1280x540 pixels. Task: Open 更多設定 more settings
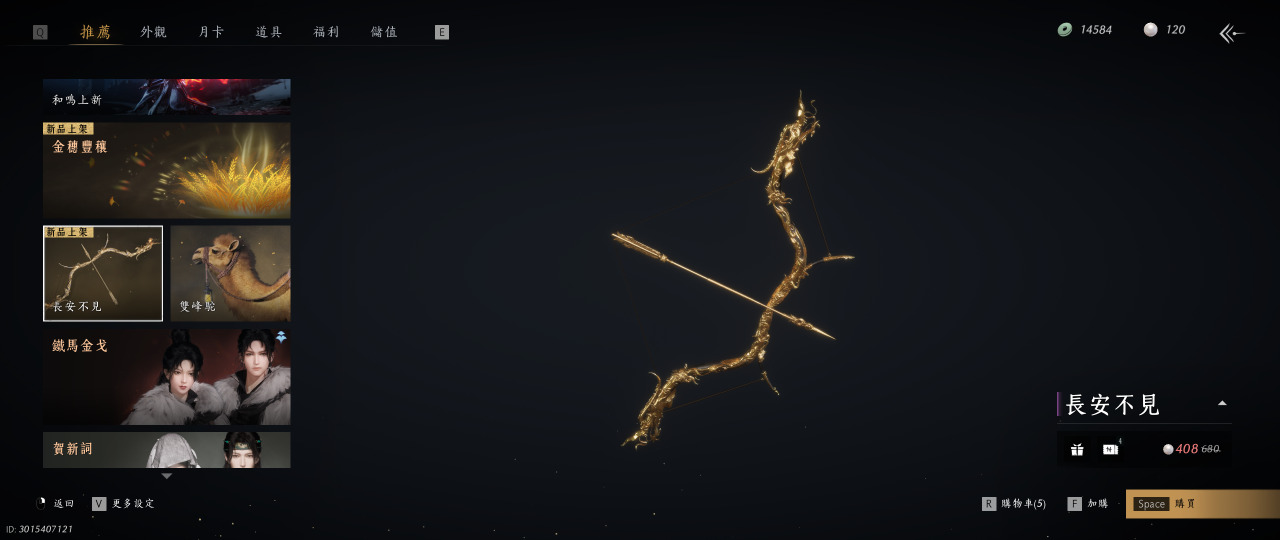point(124,504)
